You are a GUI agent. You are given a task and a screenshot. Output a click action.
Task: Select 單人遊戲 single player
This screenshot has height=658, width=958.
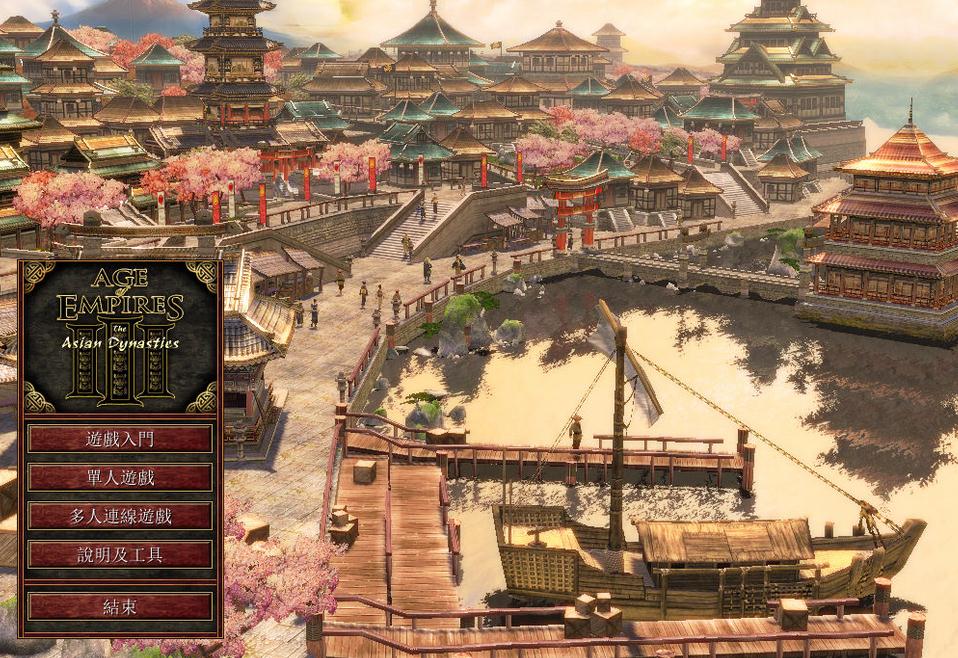[x=120, y=477]
